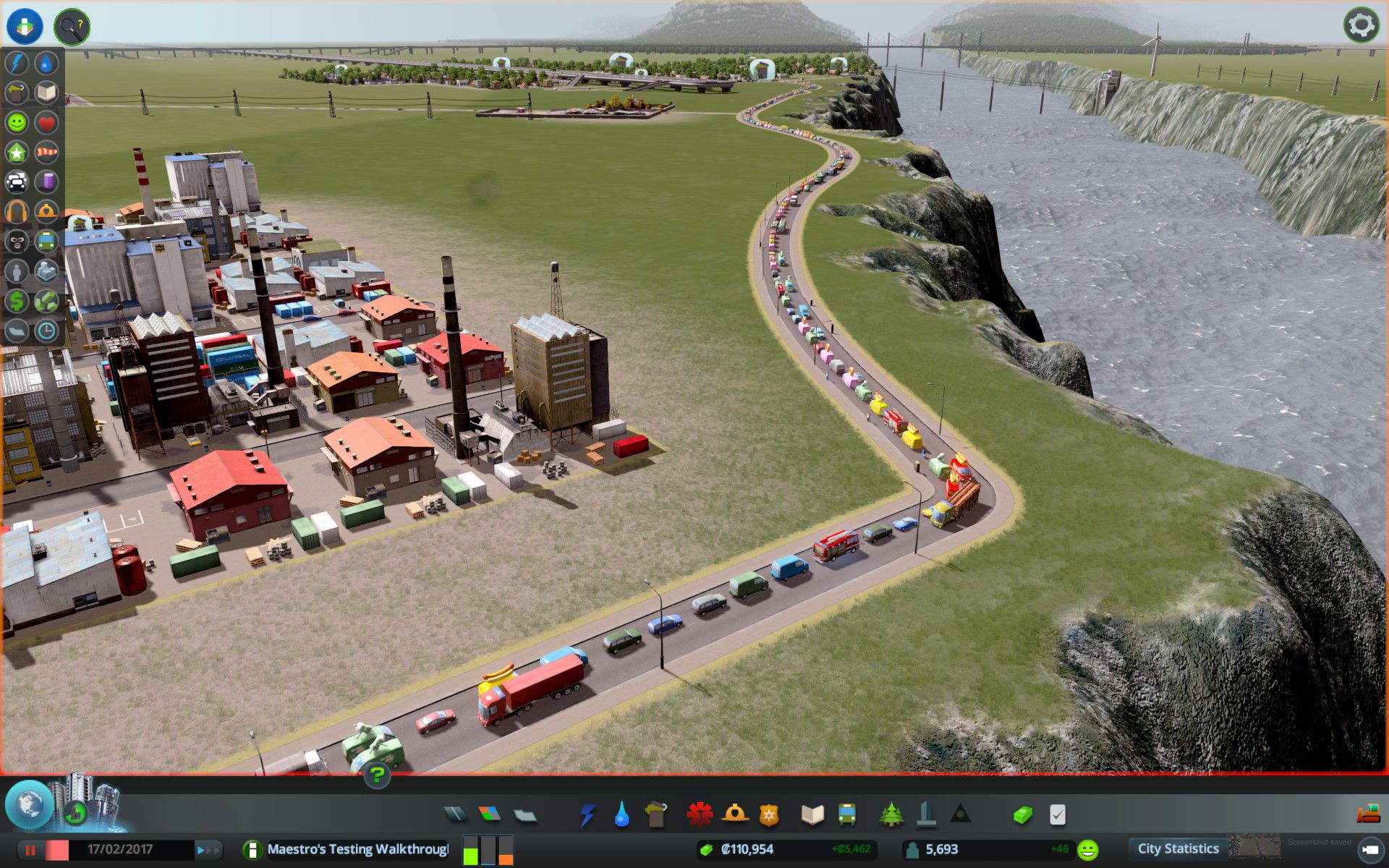Show the wind sock info view
The image size is (1389, 868).
point(46,152)
